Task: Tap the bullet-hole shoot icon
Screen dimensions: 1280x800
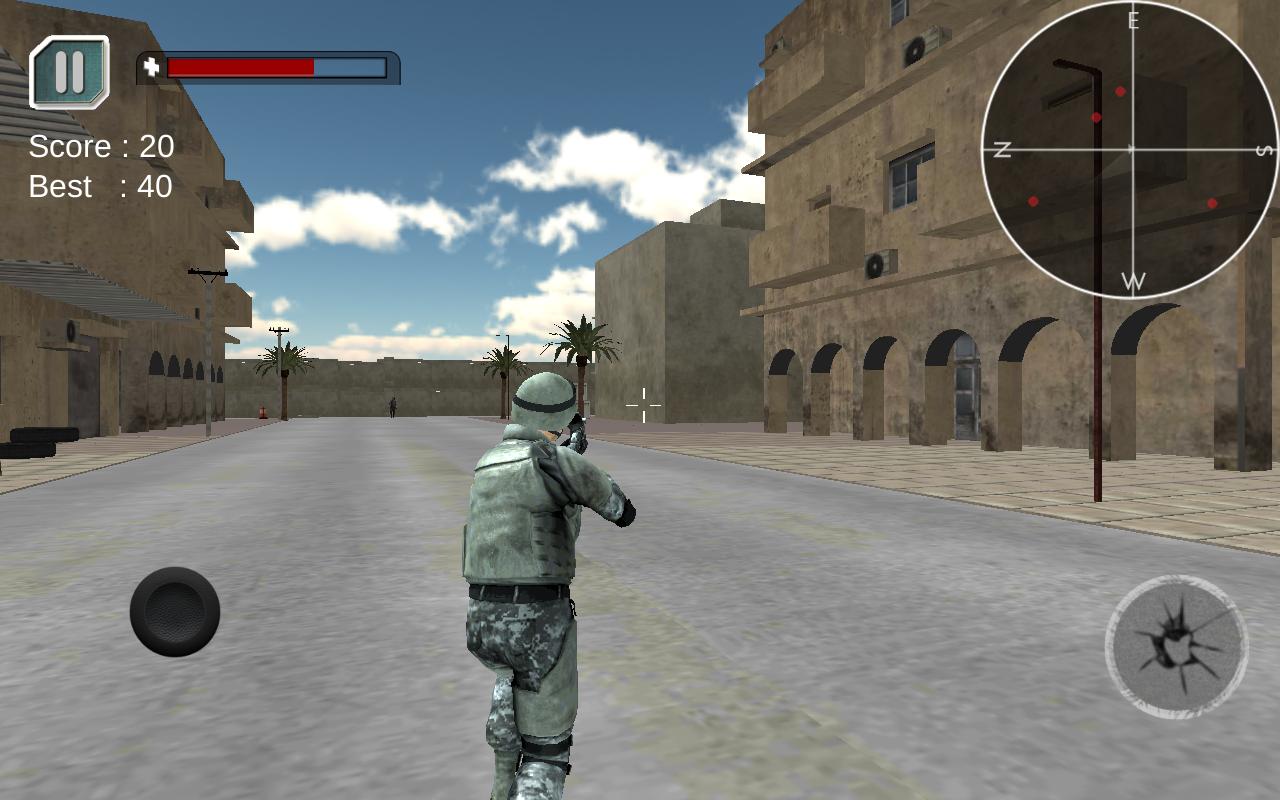Action: pos(1178,647)
